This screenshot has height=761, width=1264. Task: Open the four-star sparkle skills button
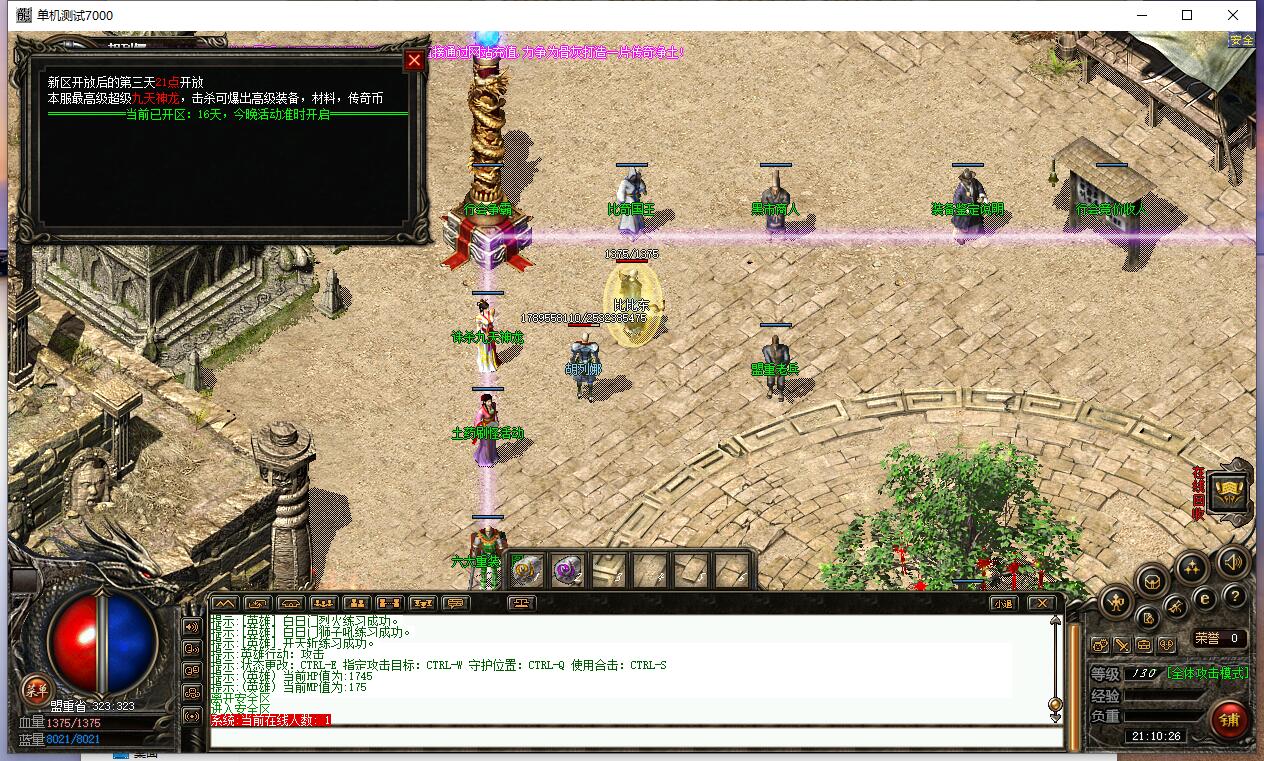pyautogui.click(x=1192, y=569)
